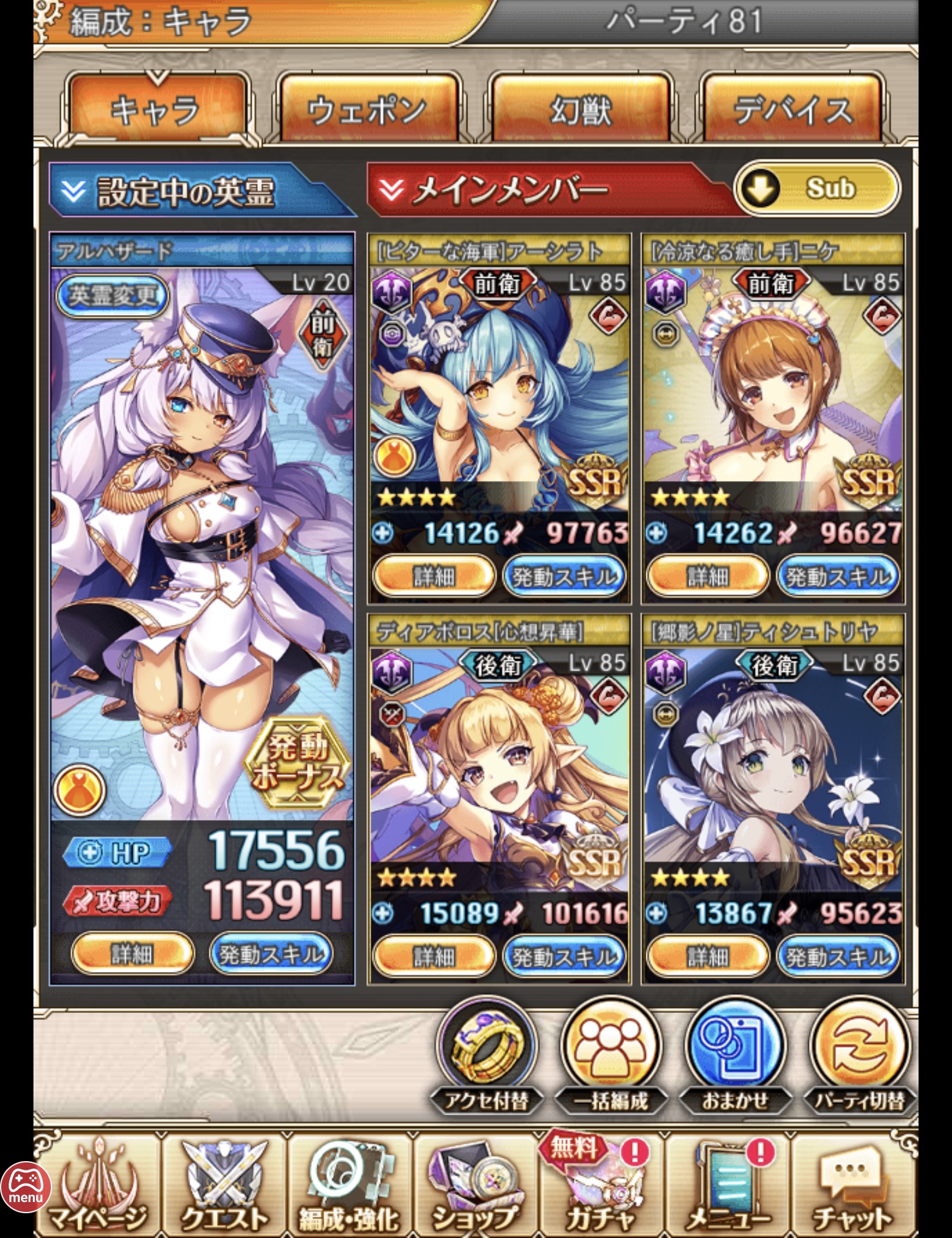The width and height of the screenshot is (952, 1238).
Task: View アルハザード's 発動スキル
Action: pyautogui.click(x=271, y=953)
